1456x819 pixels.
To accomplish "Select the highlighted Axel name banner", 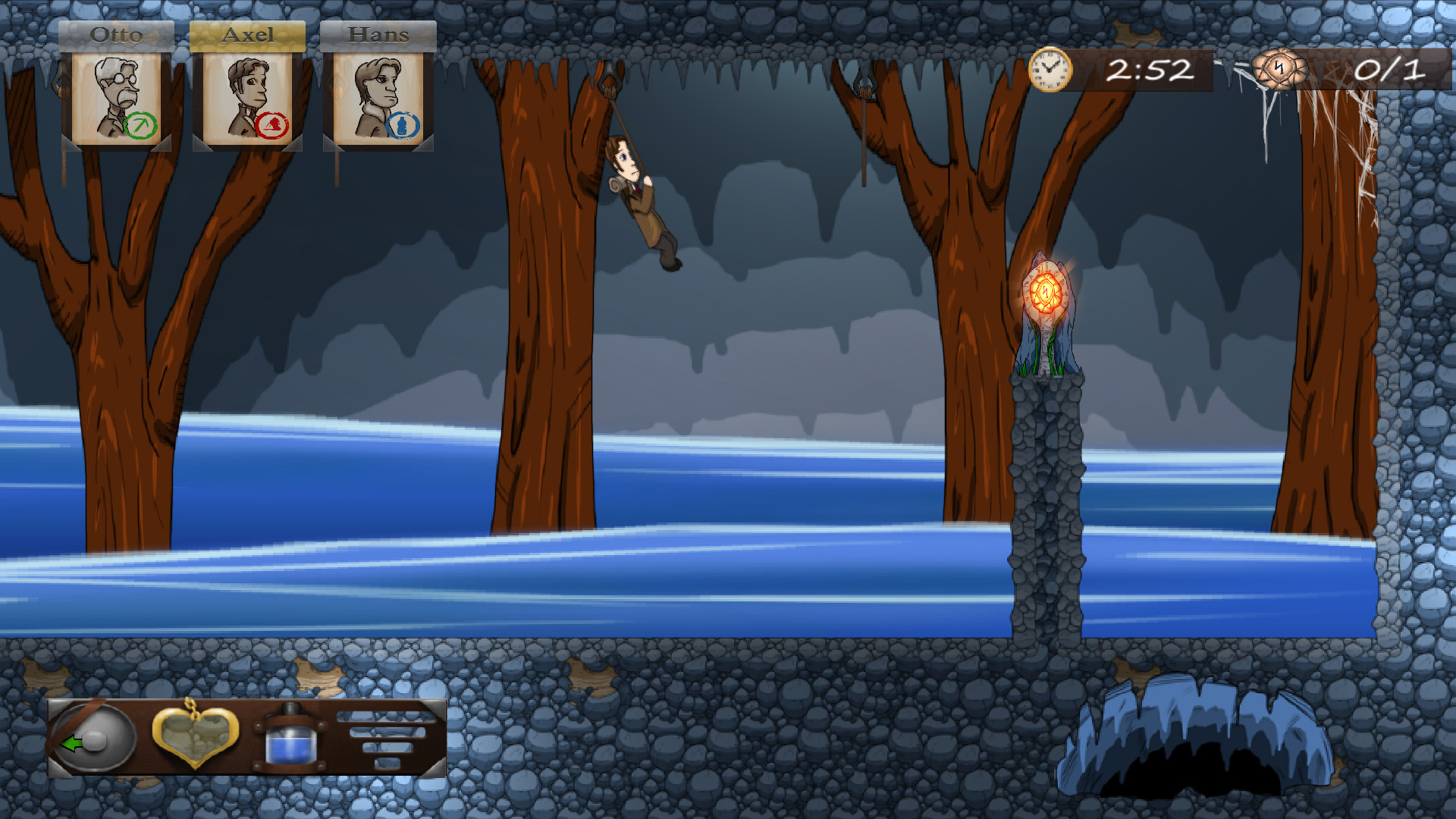I will click(248, 33).
